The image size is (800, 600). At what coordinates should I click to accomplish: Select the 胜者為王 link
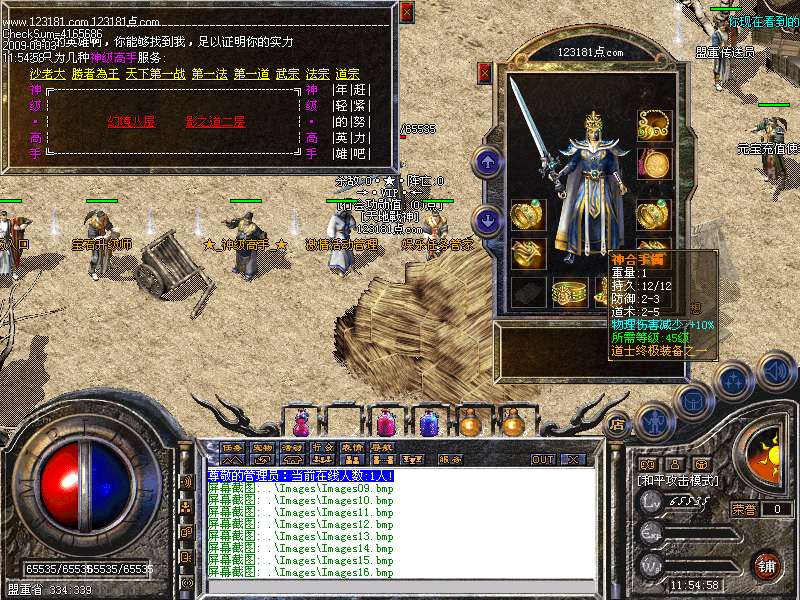(x=95, y=74)
